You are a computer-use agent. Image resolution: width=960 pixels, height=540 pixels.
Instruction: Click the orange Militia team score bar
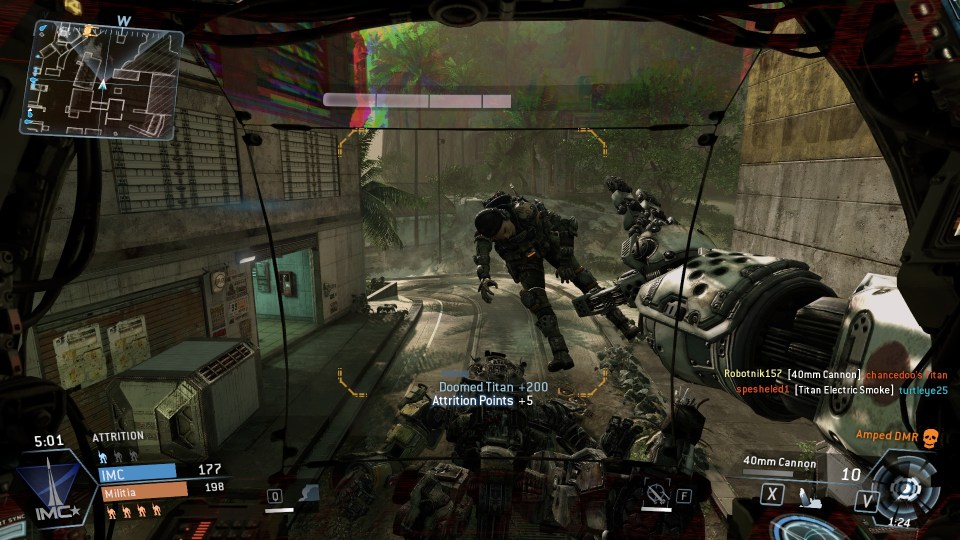[x=143, y=490]
